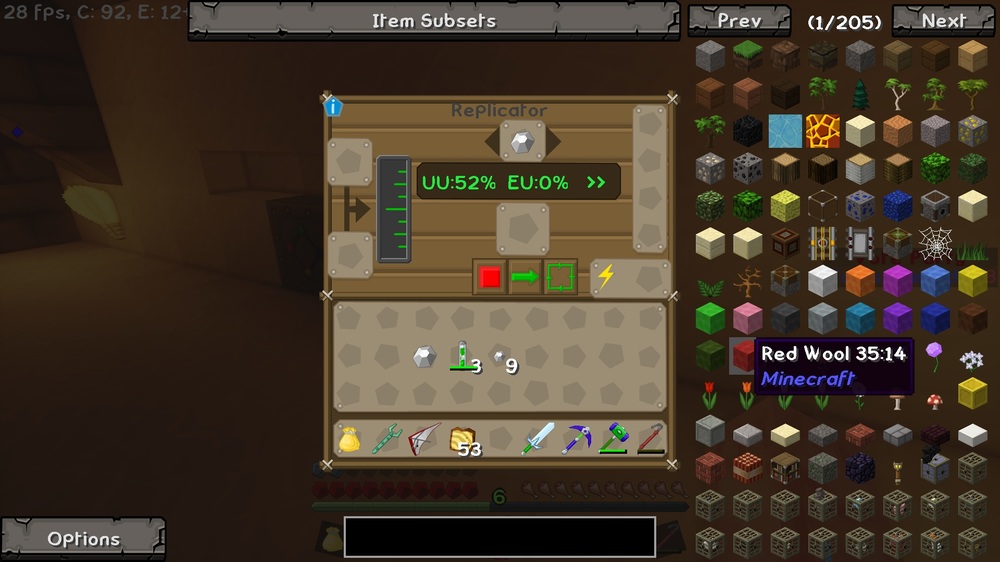Click the blue info icon on Replicator
The height and width of the screenshot is (562, 1000).
[x=334, y=107]
